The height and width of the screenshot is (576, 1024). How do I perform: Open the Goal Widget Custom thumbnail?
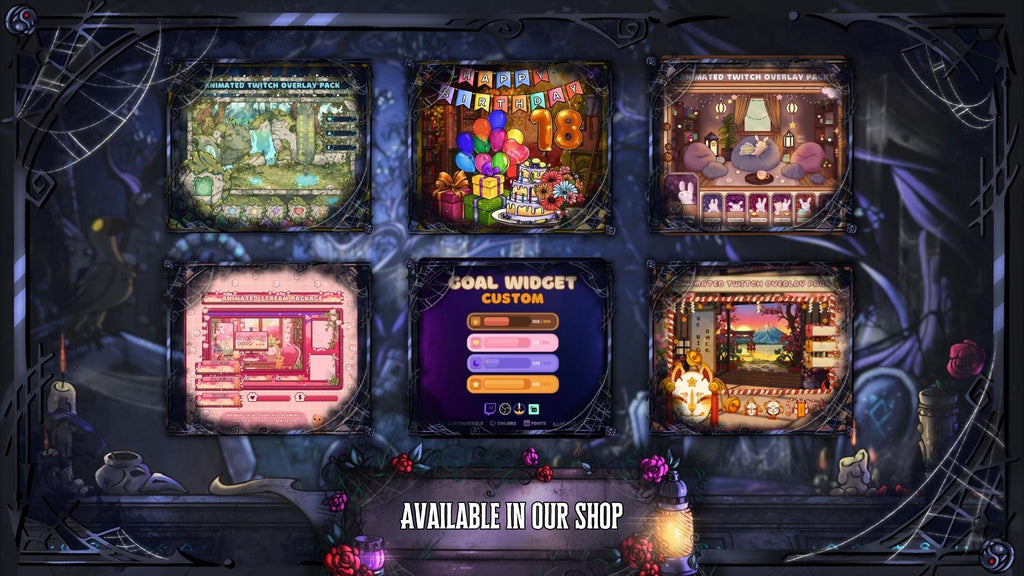pyautogui.click(x=511, y=347)
